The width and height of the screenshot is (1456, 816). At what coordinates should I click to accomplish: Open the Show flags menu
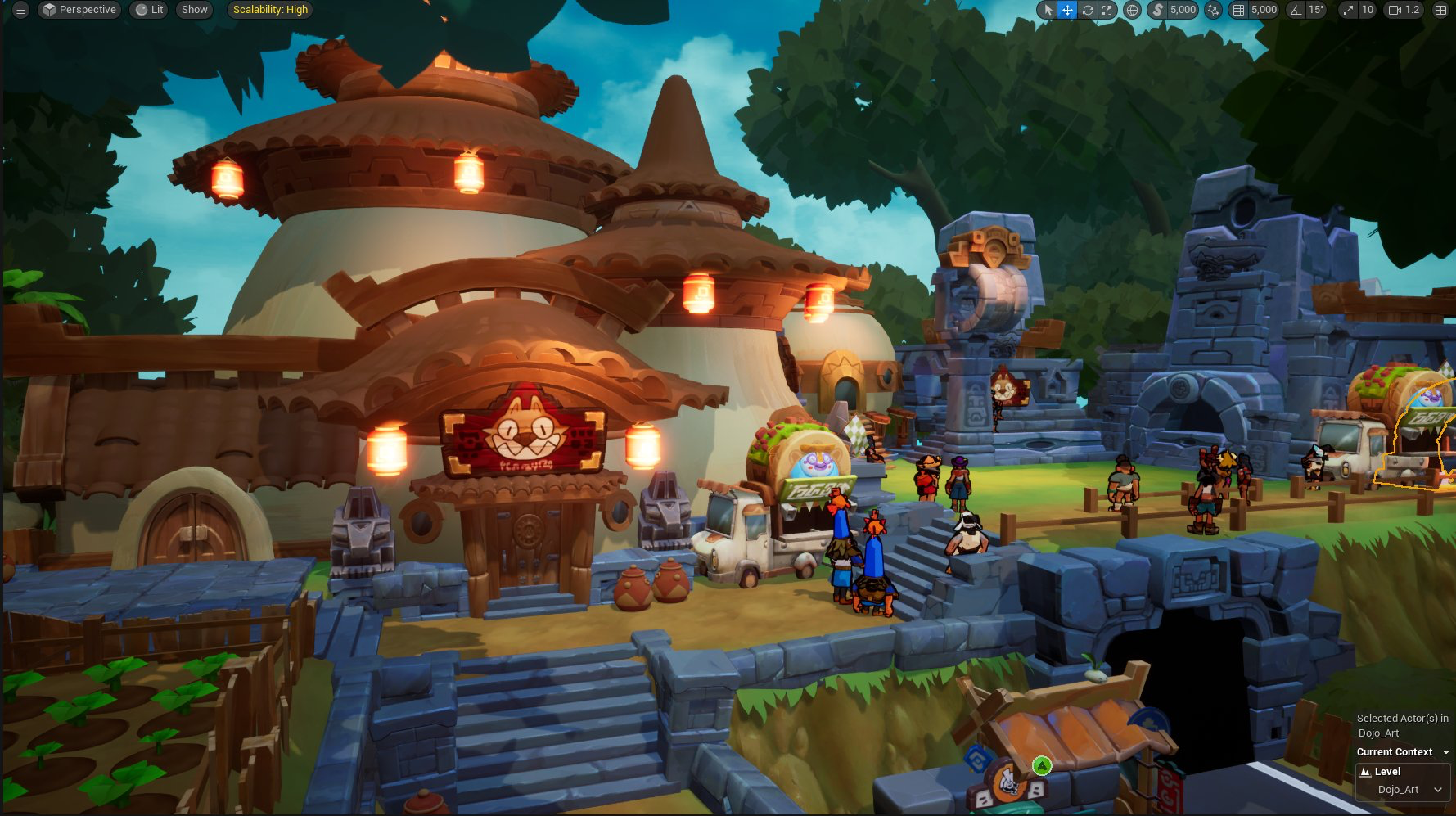click(x=194, y=10)
